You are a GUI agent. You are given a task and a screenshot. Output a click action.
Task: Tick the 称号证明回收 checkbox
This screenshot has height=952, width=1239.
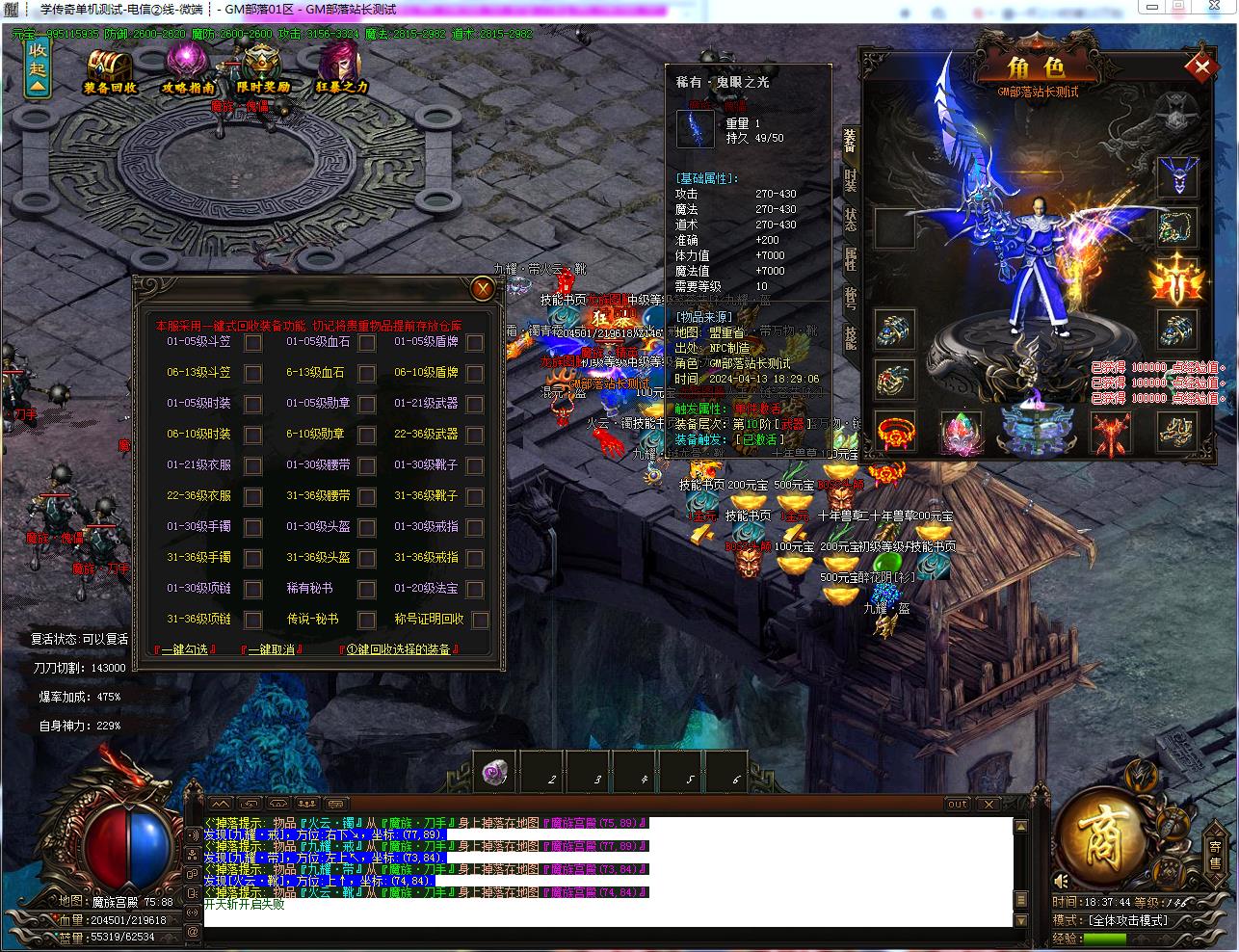point(480,621)
